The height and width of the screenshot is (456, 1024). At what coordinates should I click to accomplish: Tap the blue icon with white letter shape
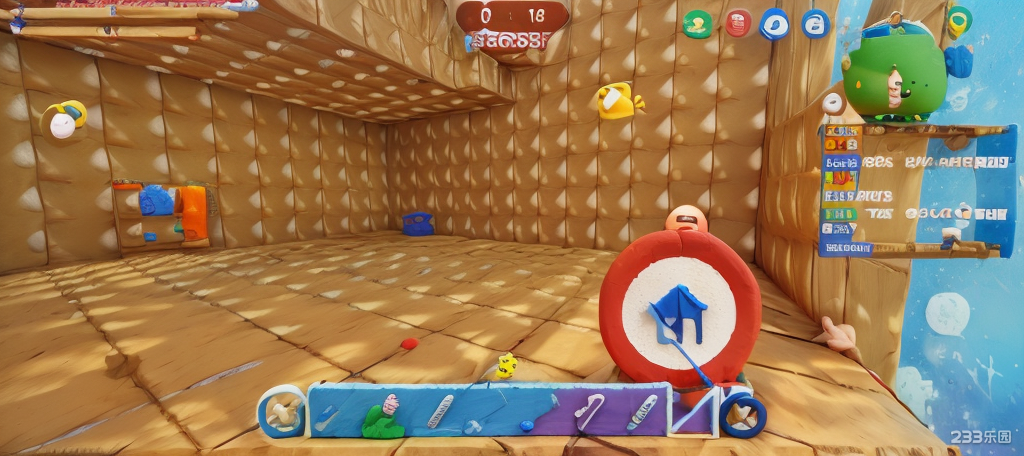[815, 23]
